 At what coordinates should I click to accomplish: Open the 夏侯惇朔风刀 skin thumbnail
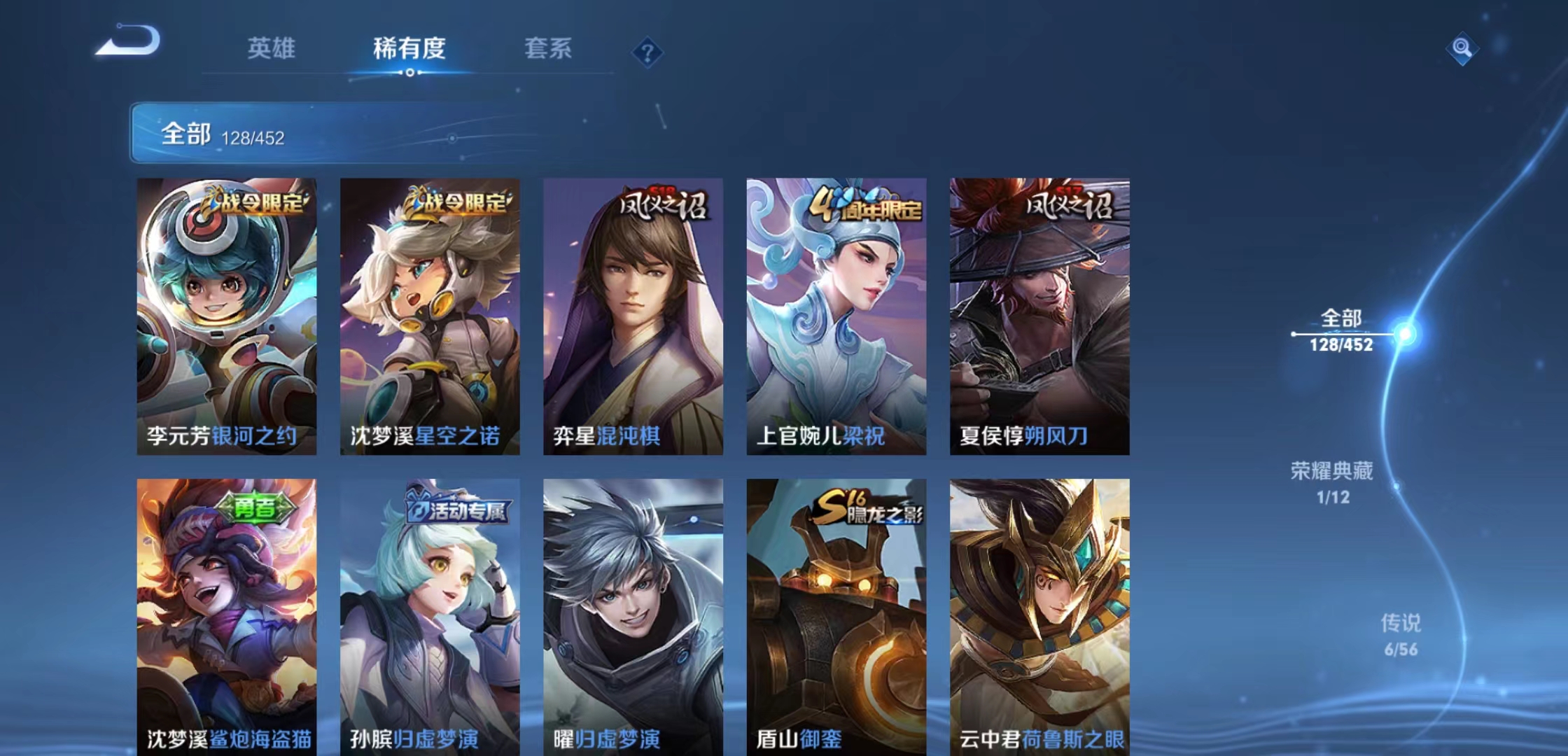[x=1039, y=308]
